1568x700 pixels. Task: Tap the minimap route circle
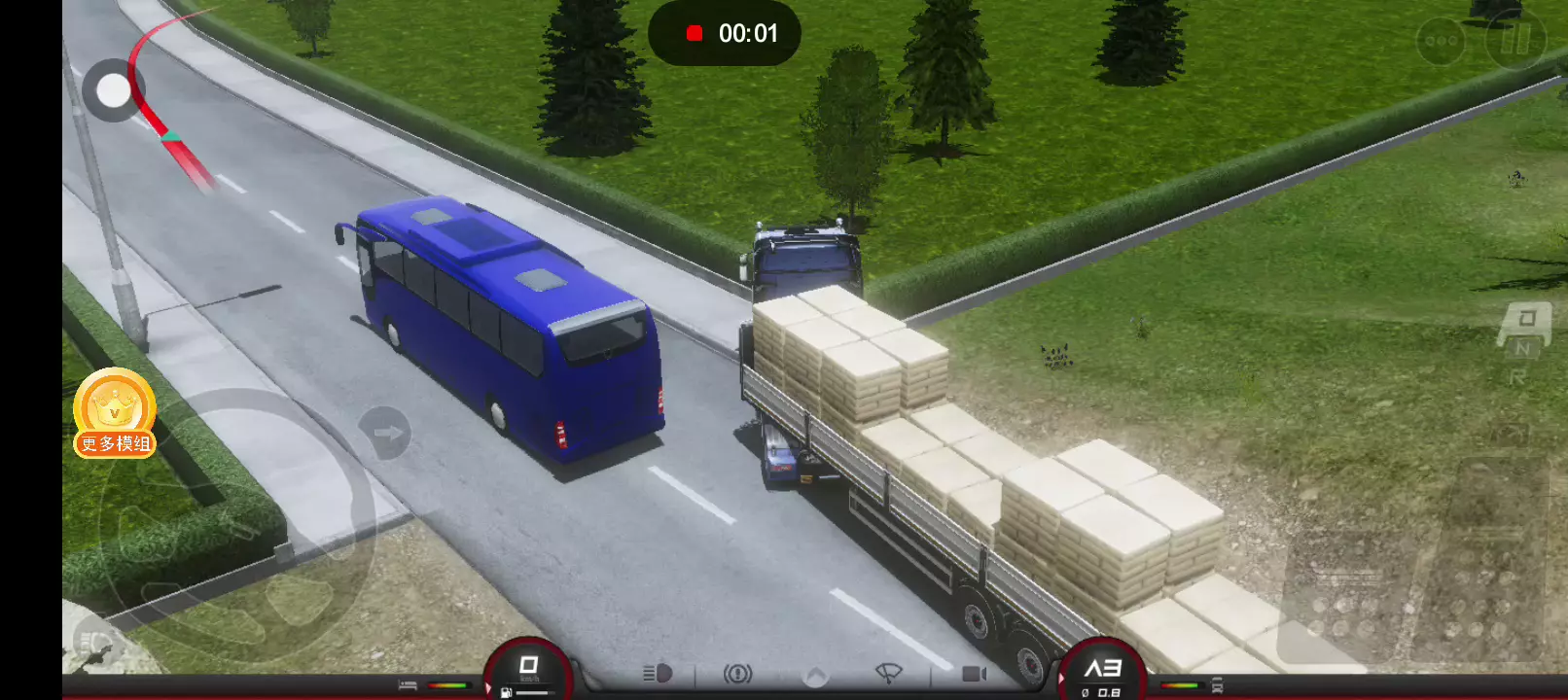(114, 90)
